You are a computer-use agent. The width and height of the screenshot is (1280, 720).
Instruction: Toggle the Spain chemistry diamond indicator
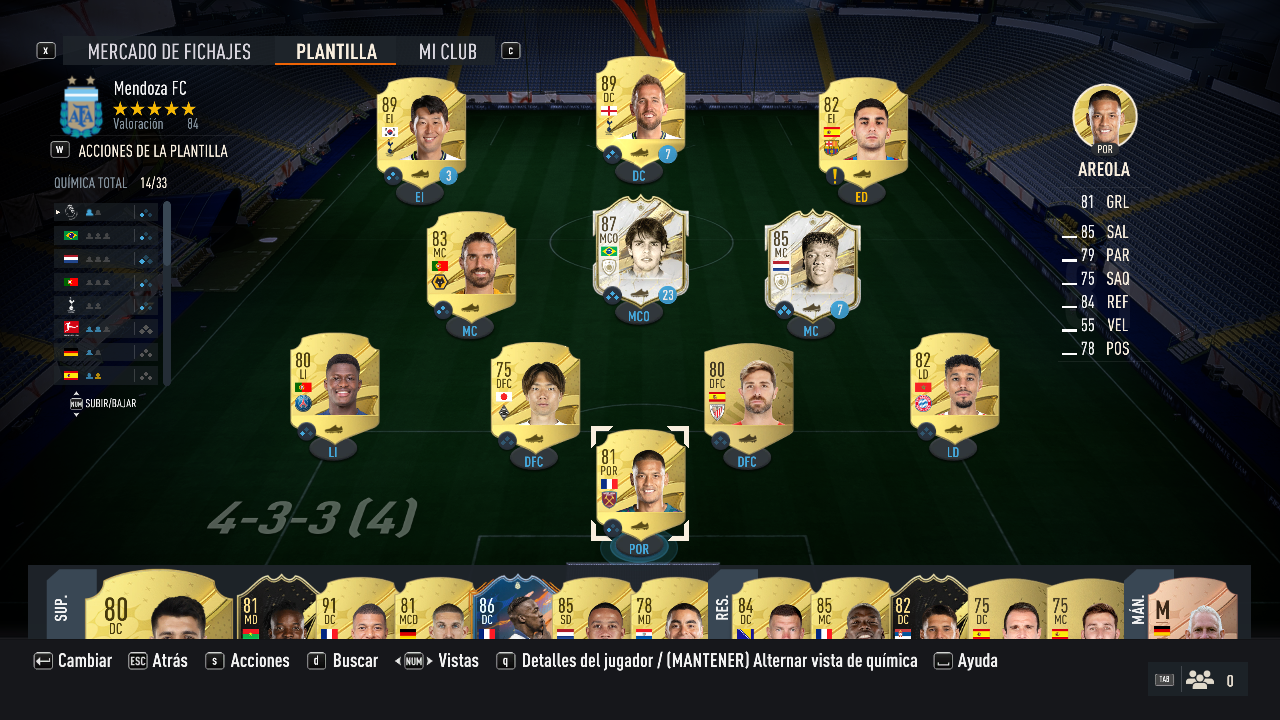coord(145,375)
